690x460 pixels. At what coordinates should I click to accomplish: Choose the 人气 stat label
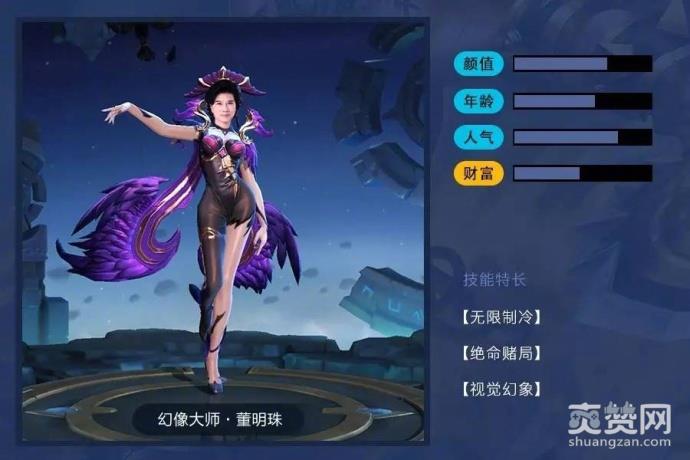click(x=479, y=137)
